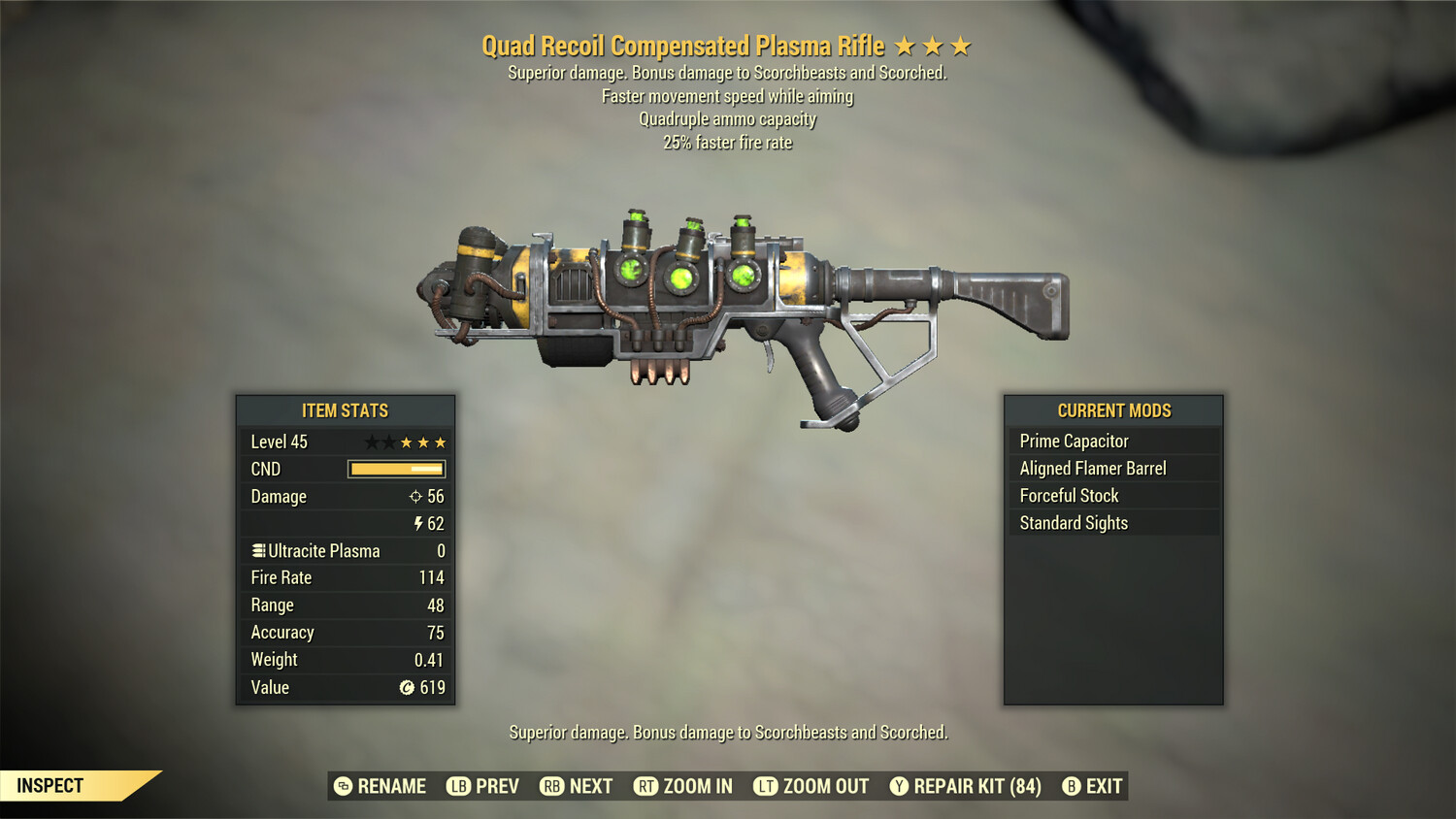The width and height of the screenshot is (1456, 819).
Task: Click the CURRENT MODS panel header
Action: click(x=1113, y=410)
